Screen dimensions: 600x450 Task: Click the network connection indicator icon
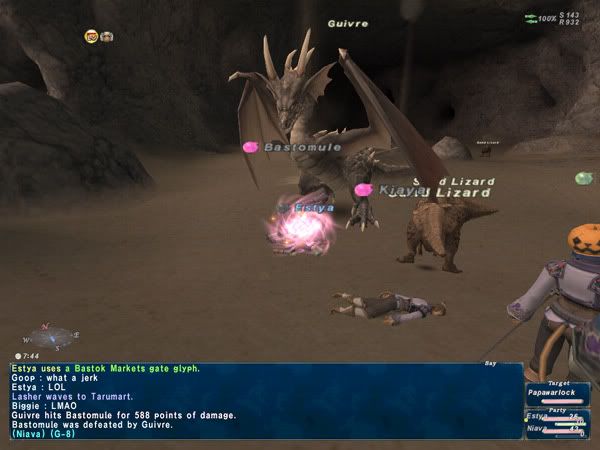531,18
